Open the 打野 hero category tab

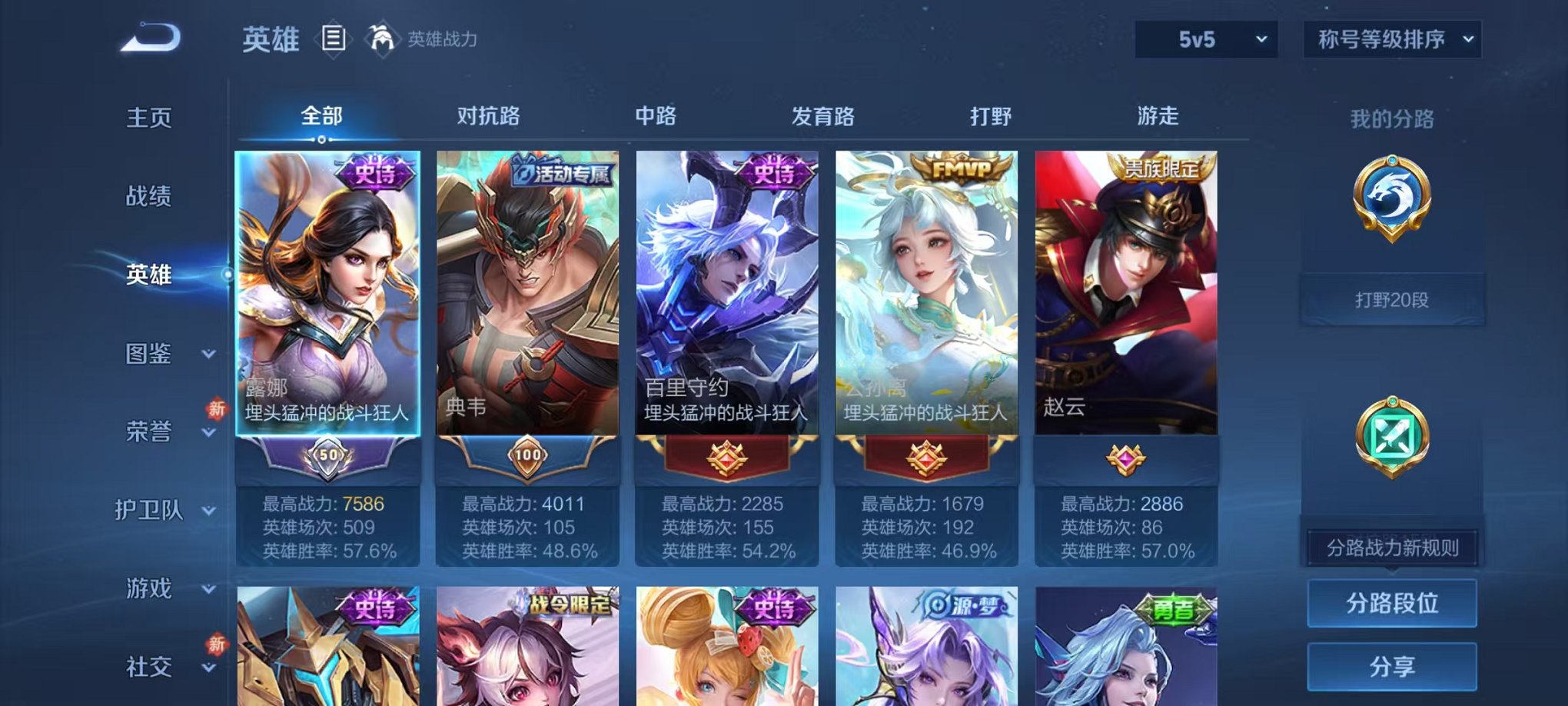tap(992, 115)
